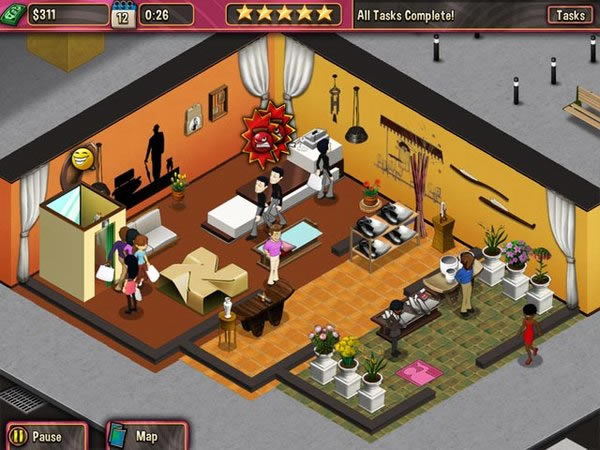Screen dimensions: 600x450
Task: Open the Tasks list
Action: [x=570, y=15]
